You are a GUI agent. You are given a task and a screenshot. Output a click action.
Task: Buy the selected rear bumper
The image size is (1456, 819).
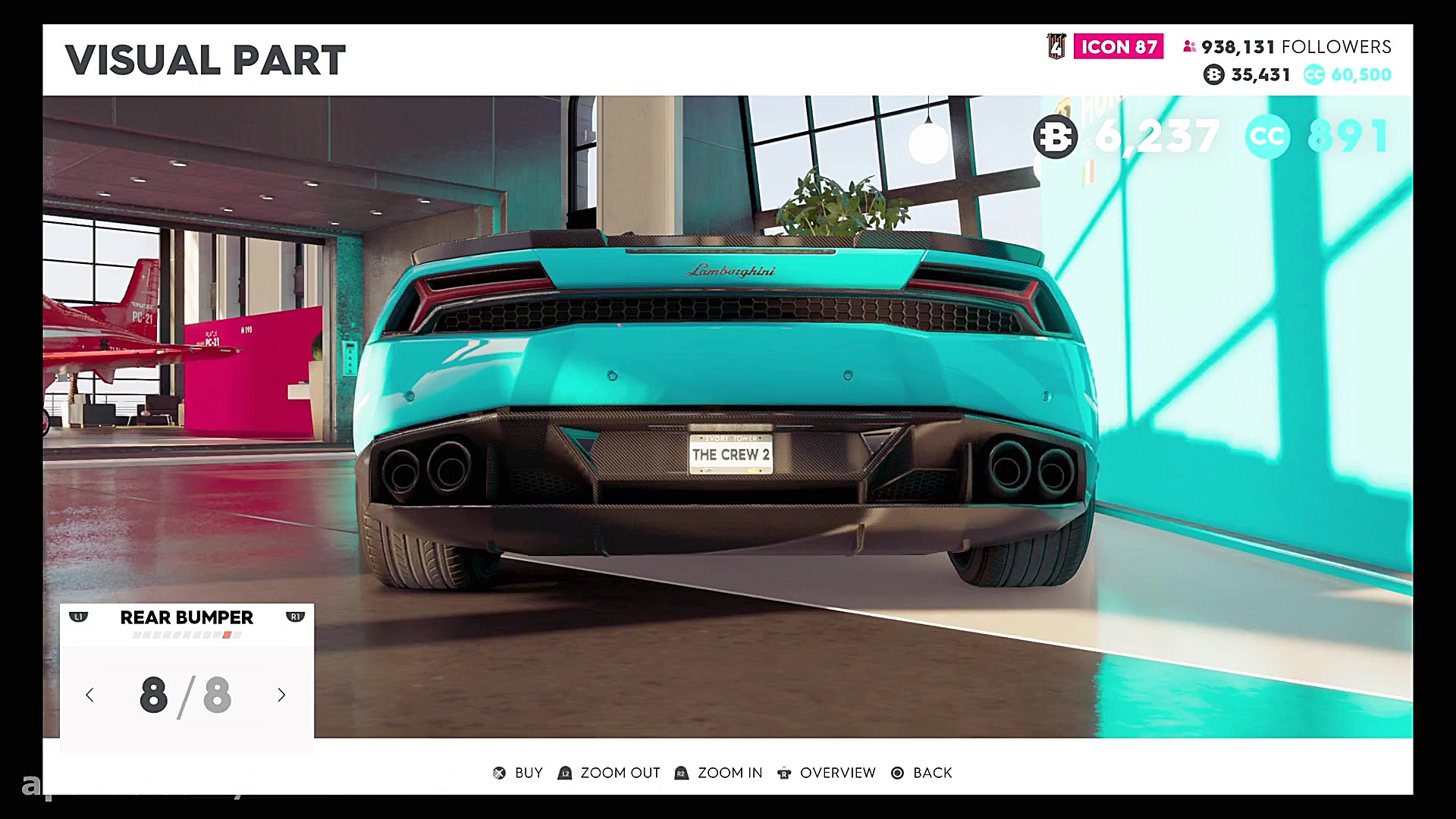[x=519, y=773]
